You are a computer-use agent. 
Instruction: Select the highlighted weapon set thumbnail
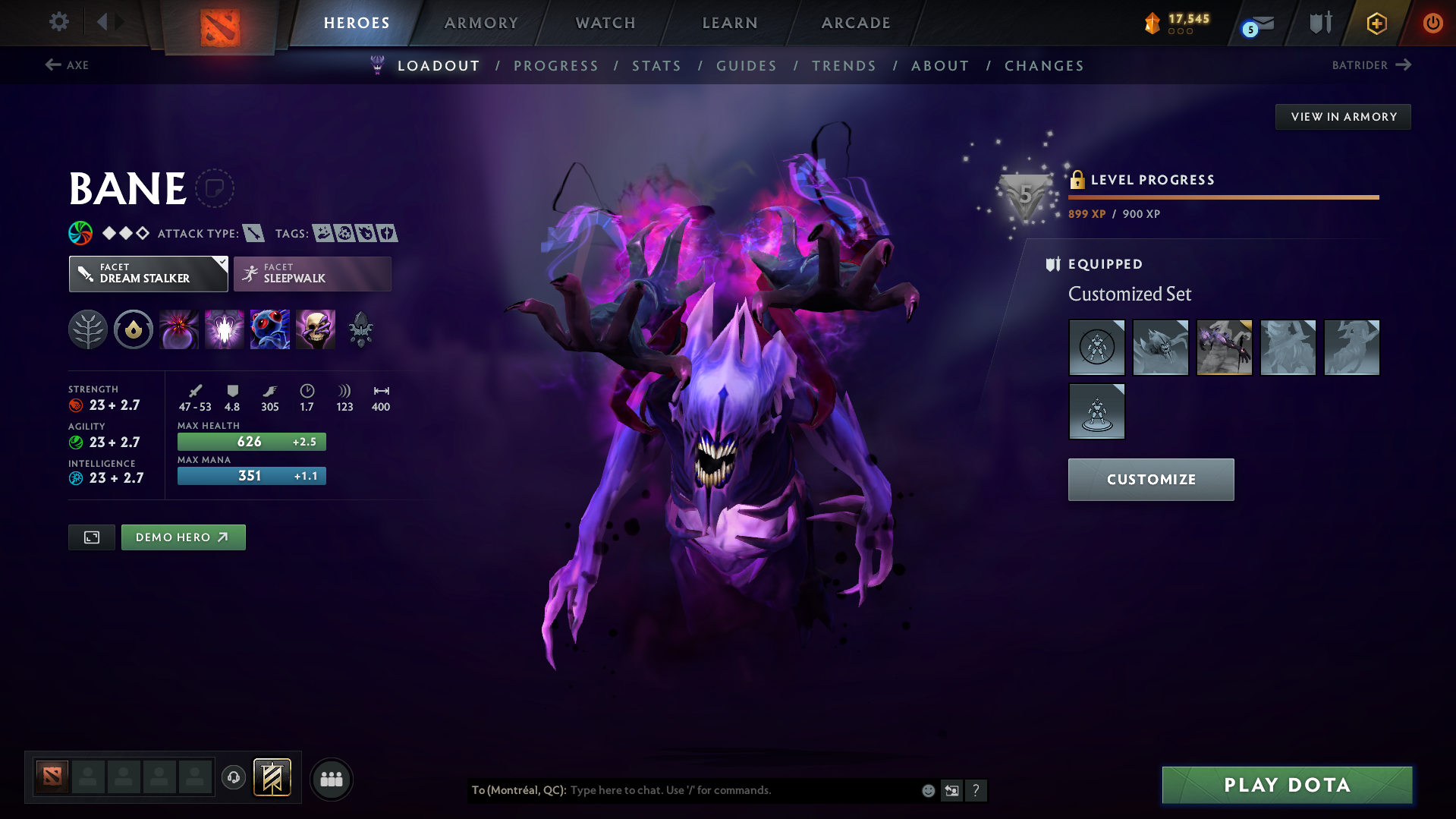point(1224,347)
